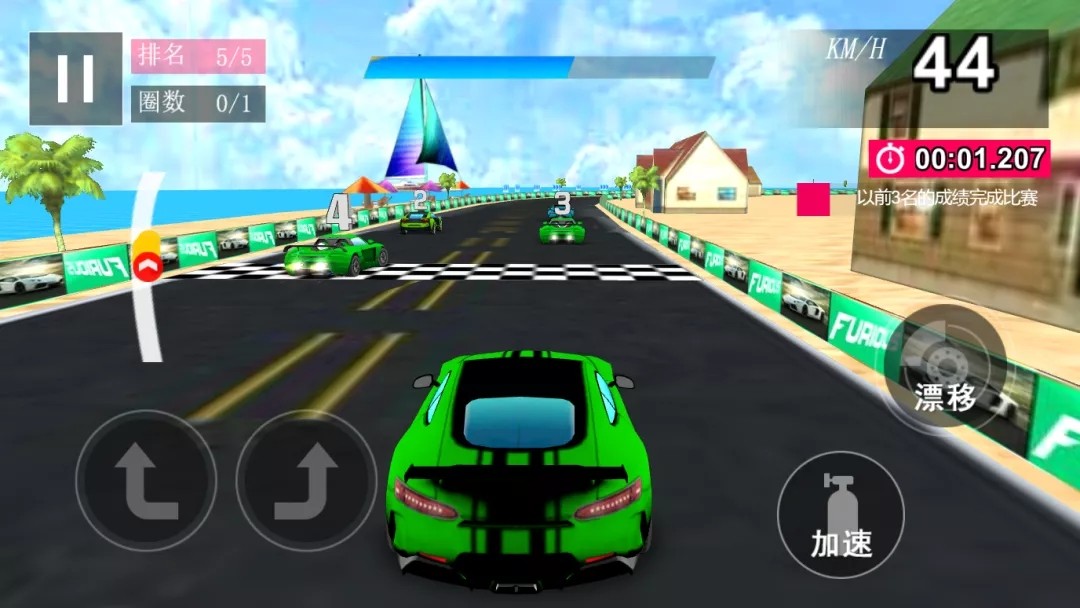Steer left with the left arrow button
The height and width of the screenshot is (608, 1080).
coord(146,481)
